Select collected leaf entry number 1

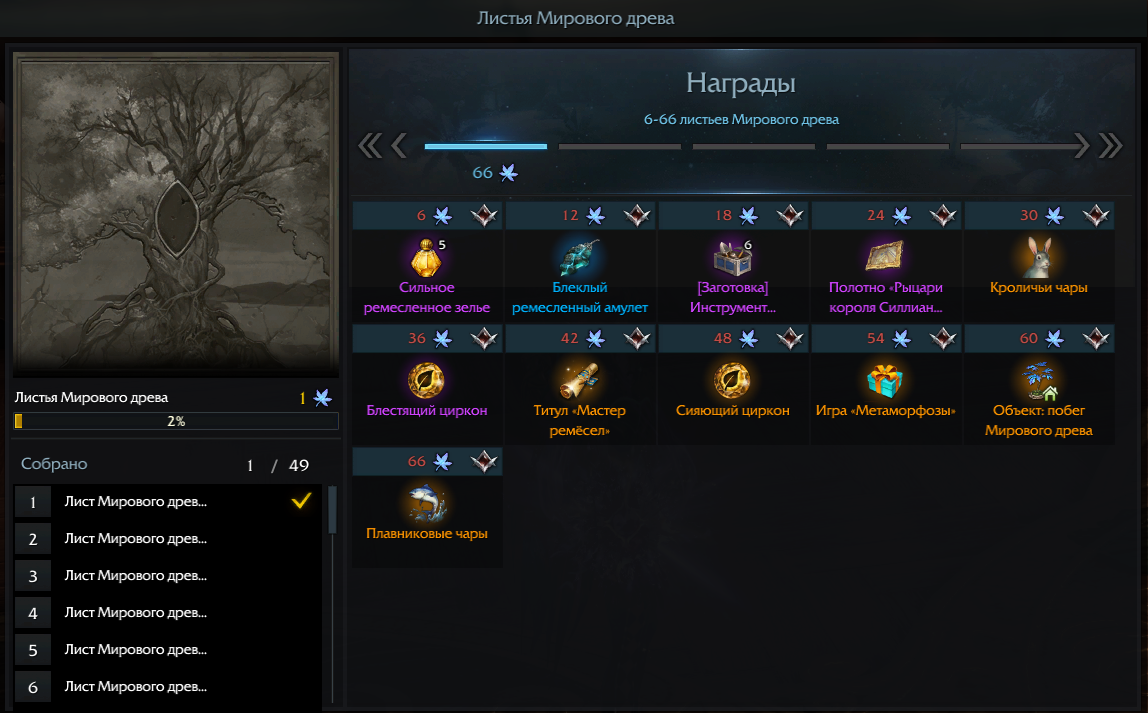(168, 502)
